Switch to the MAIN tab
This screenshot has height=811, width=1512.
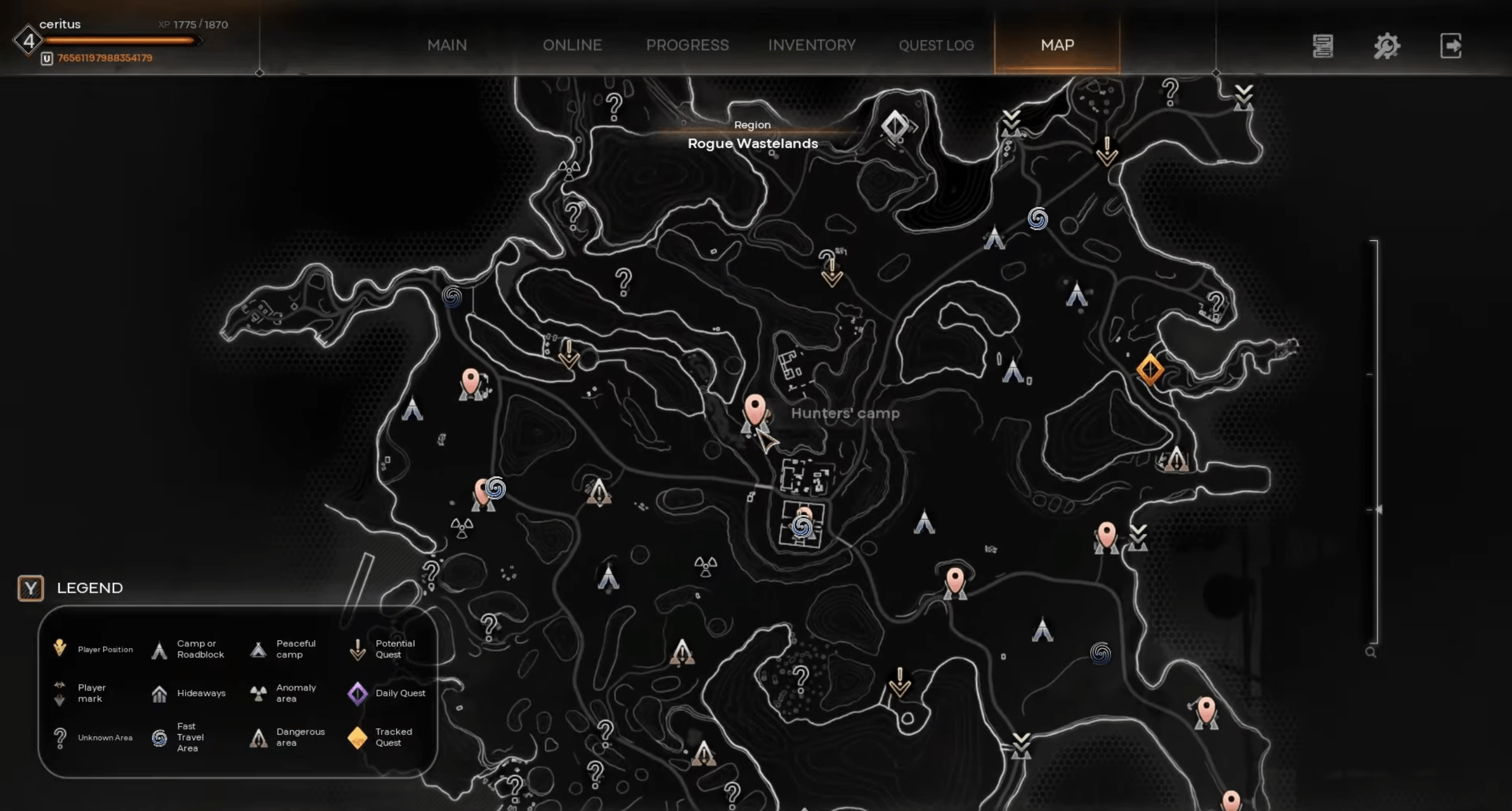tap(447, 45)
